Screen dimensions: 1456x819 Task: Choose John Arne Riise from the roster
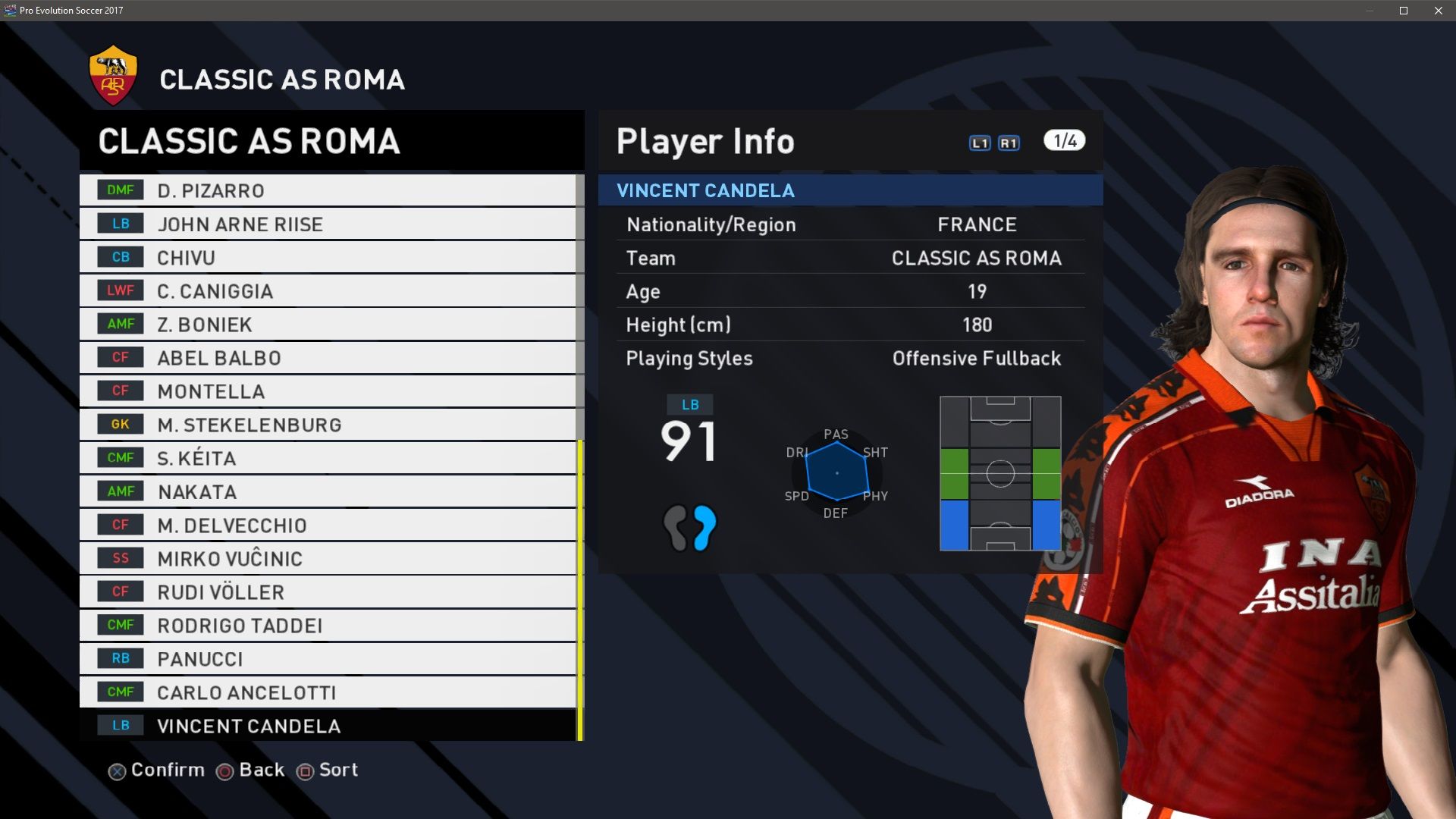click(x=328, y=224)
